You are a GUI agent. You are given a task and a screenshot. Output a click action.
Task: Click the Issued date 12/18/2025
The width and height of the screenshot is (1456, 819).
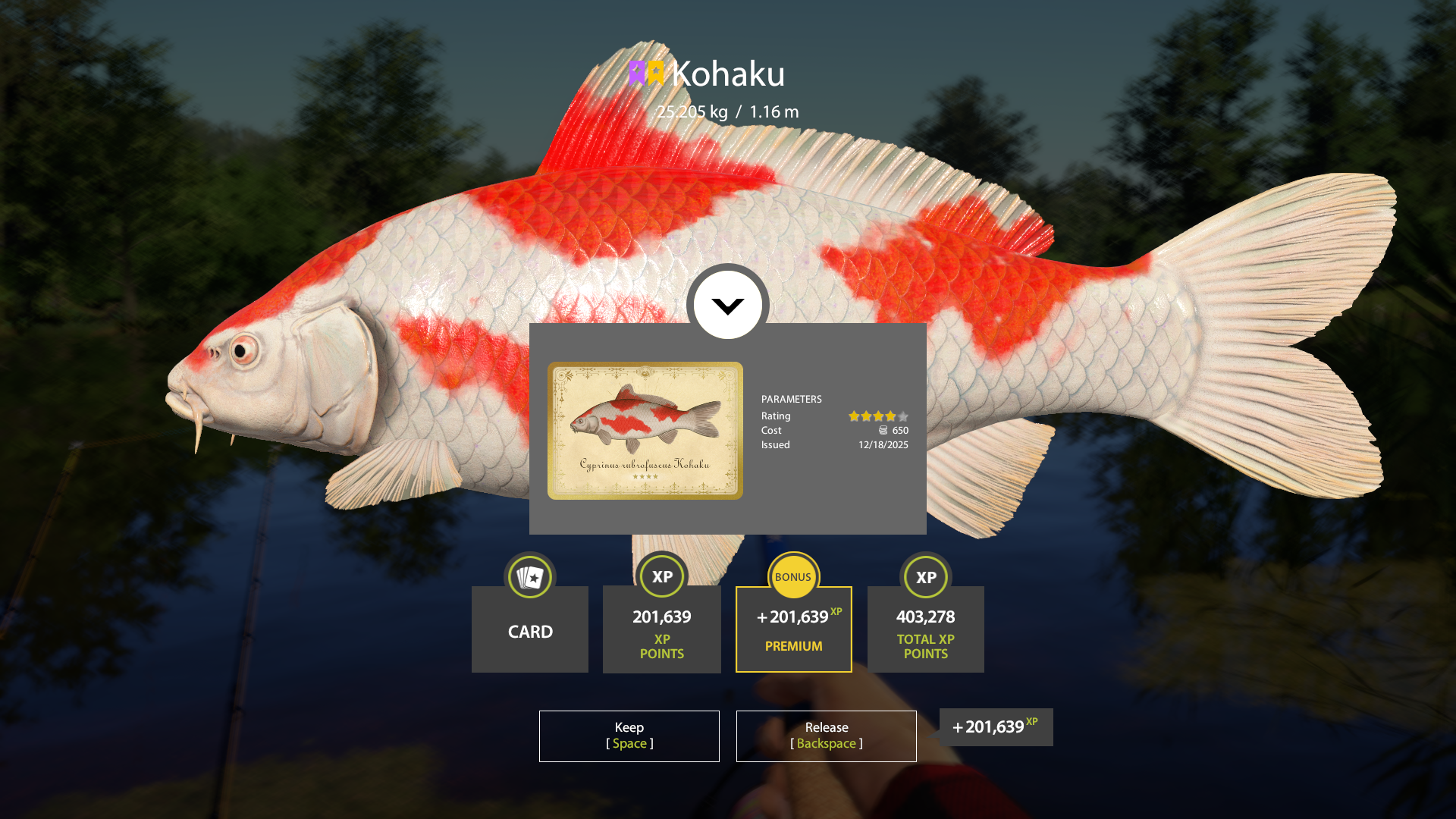tap(882, 445)
